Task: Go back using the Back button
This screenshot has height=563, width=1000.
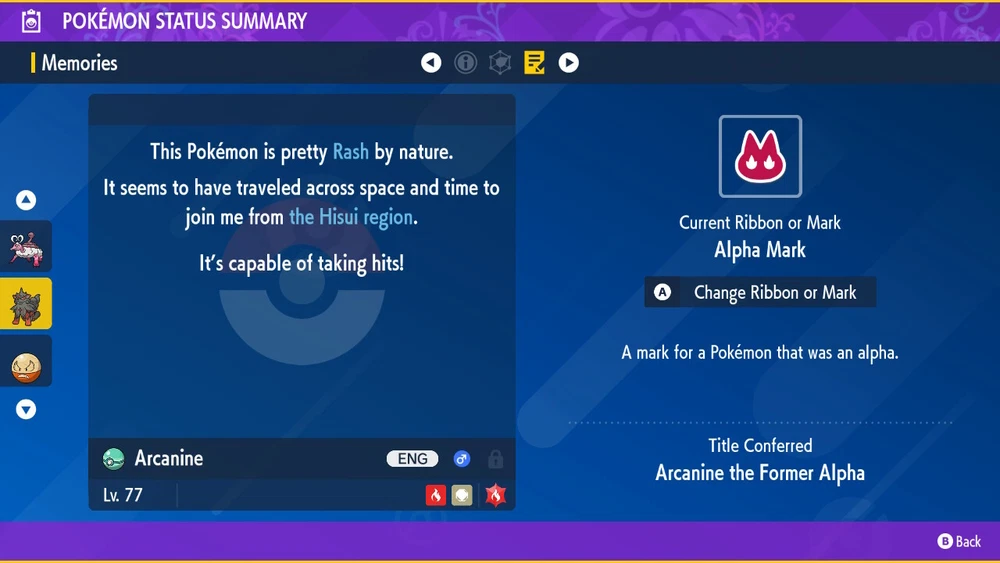Action: (959, 541)
